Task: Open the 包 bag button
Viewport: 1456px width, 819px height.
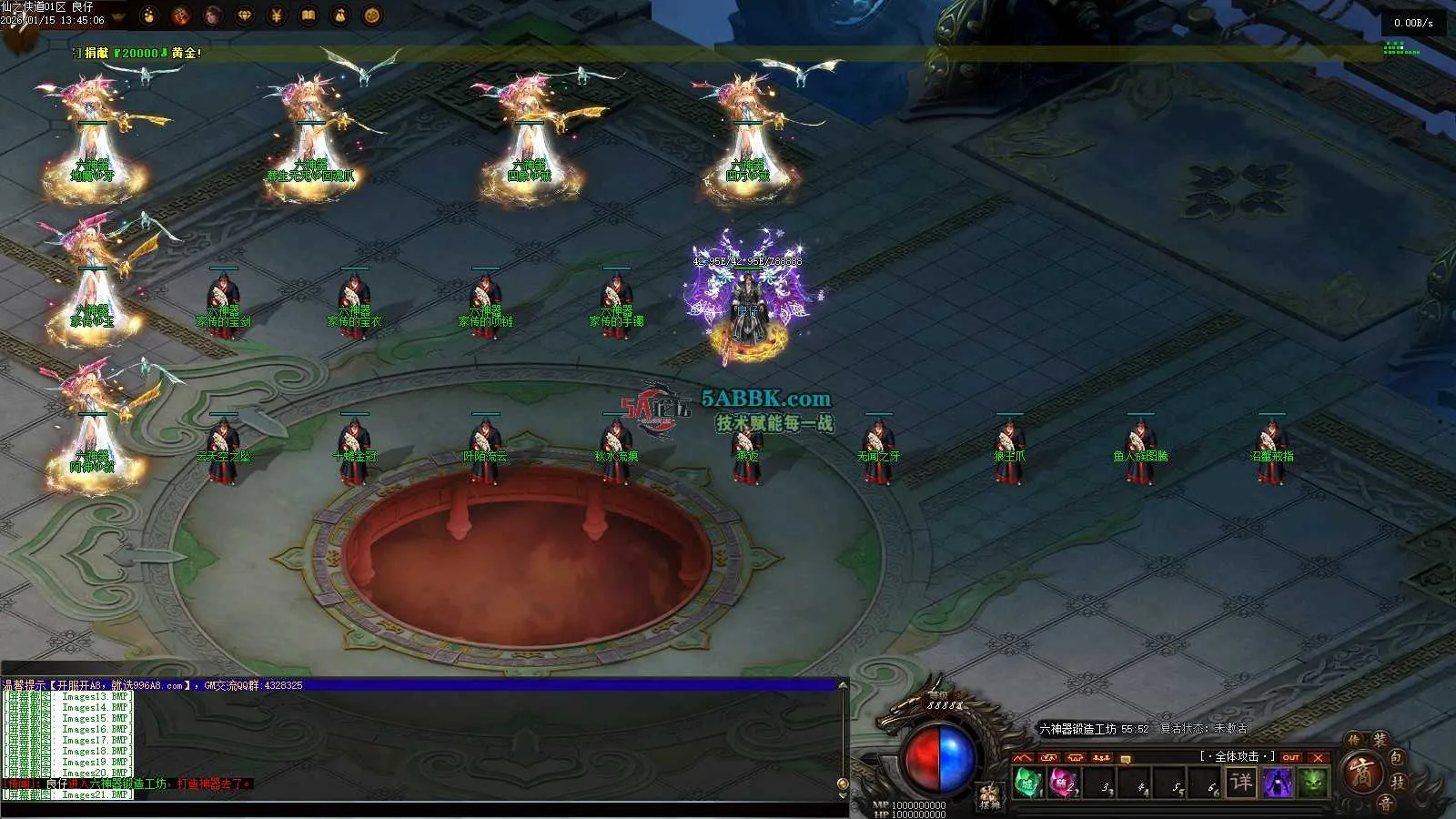Action: pyautogui.click(x=1396, y=757)
